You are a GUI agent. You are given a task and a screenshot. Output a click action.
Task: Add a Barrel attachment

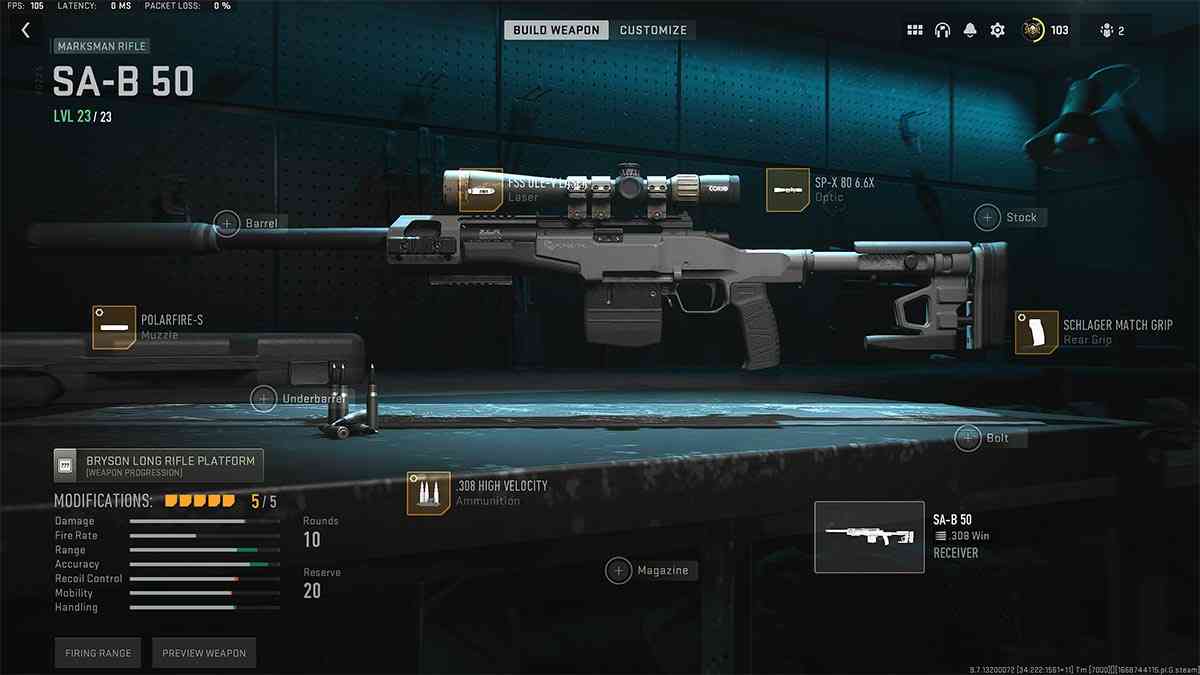tap(227, 222)
